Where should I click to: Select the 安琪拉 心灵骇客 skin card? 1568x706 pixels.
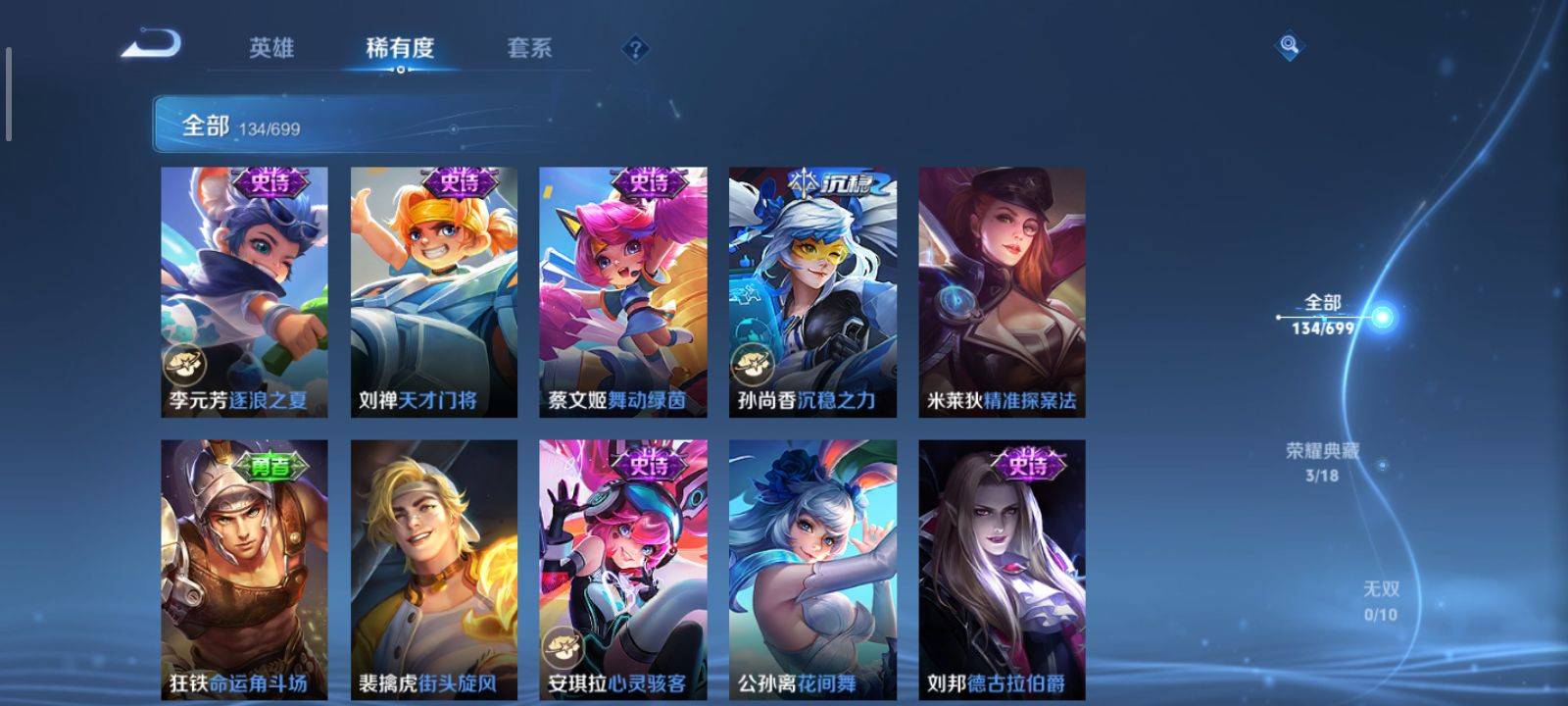pyautogui.click(x=623, y=569)
